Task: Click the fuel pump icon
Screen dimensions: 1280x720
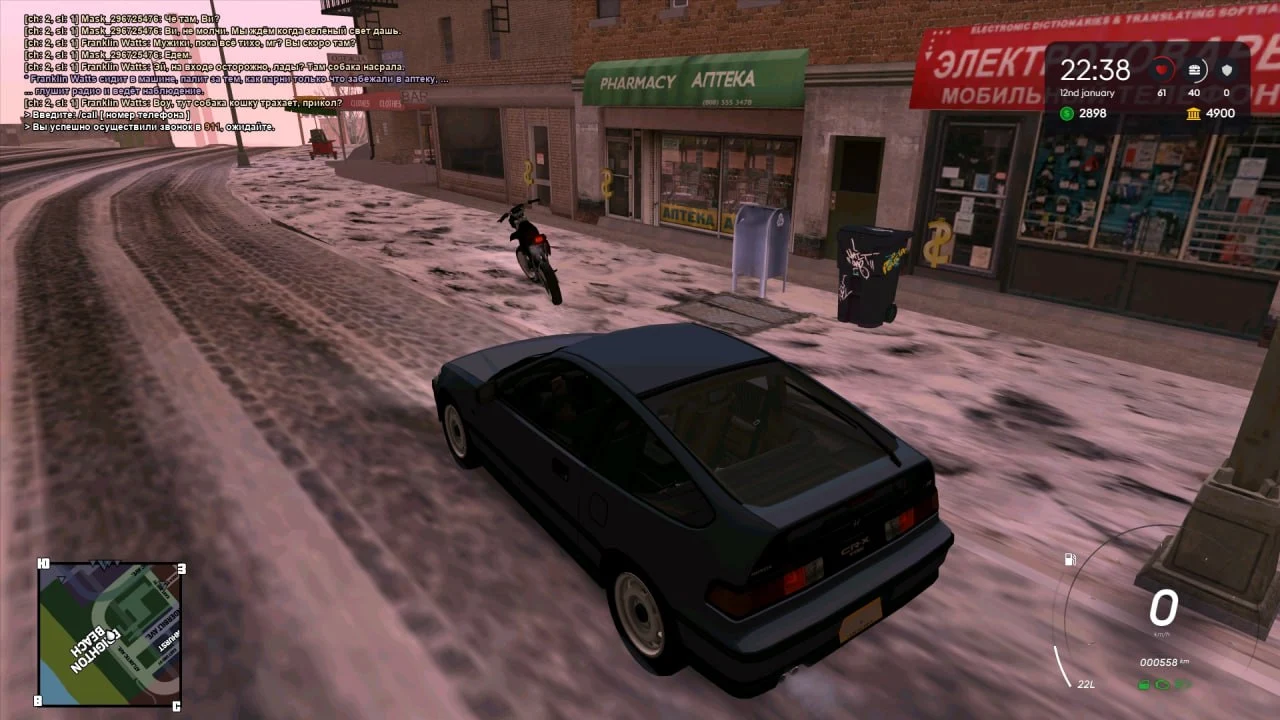Action: click(x=1070, y=559)
